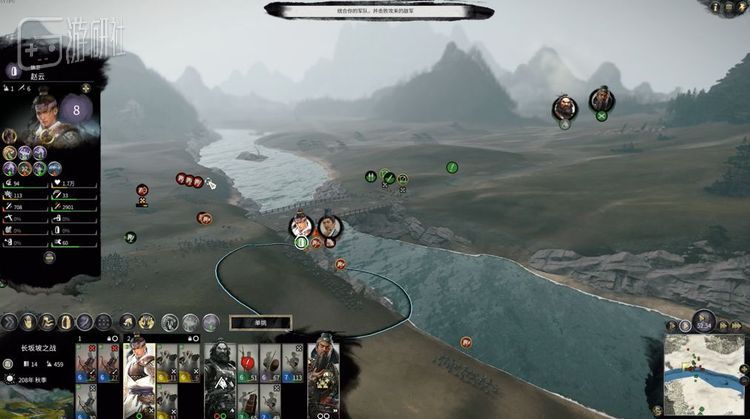Select the allied hero portrait marker at the bridge
Image resolution: width=750 pixels, height=419 pixels.
click(x=301, y=226)
